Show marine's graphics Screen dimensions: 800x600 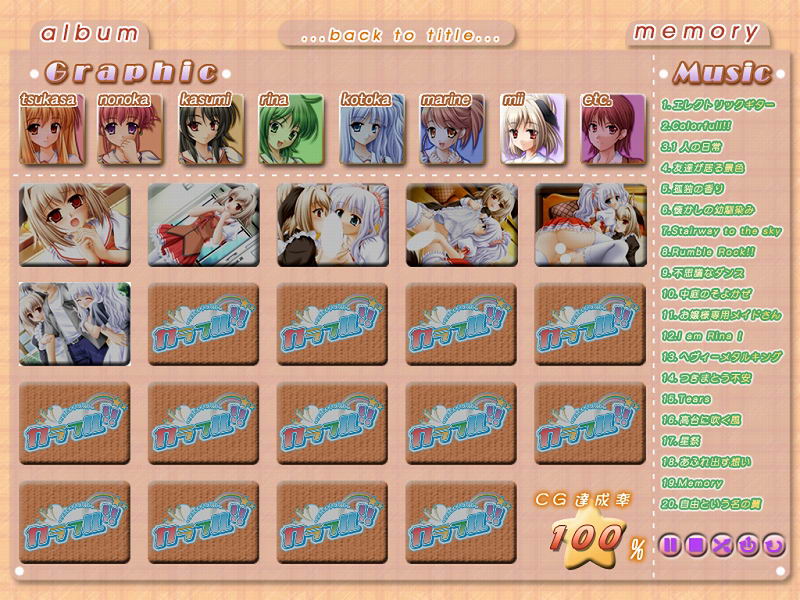(452, 130)
